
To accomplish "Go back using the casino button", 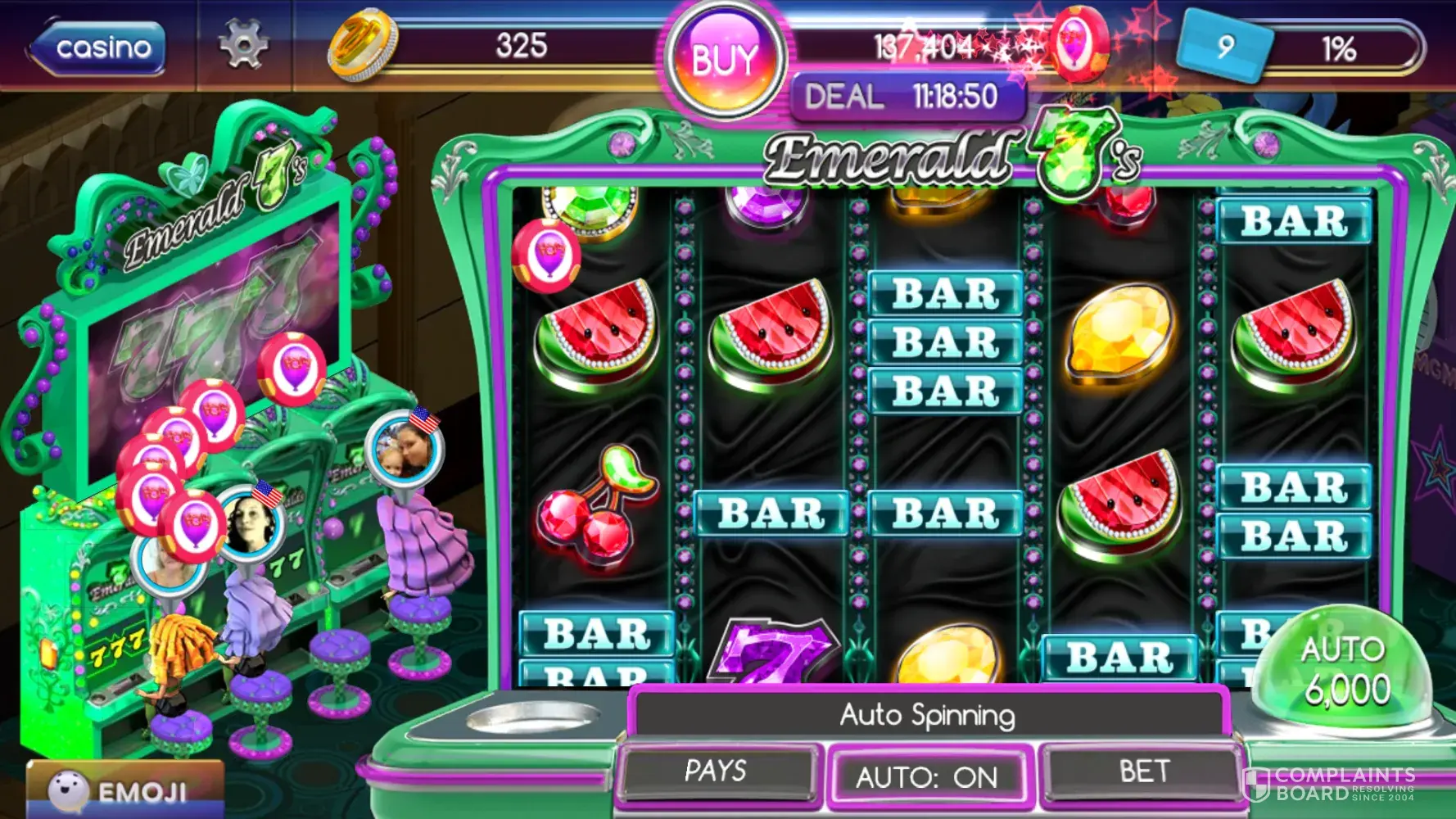I will pos(98,48).
